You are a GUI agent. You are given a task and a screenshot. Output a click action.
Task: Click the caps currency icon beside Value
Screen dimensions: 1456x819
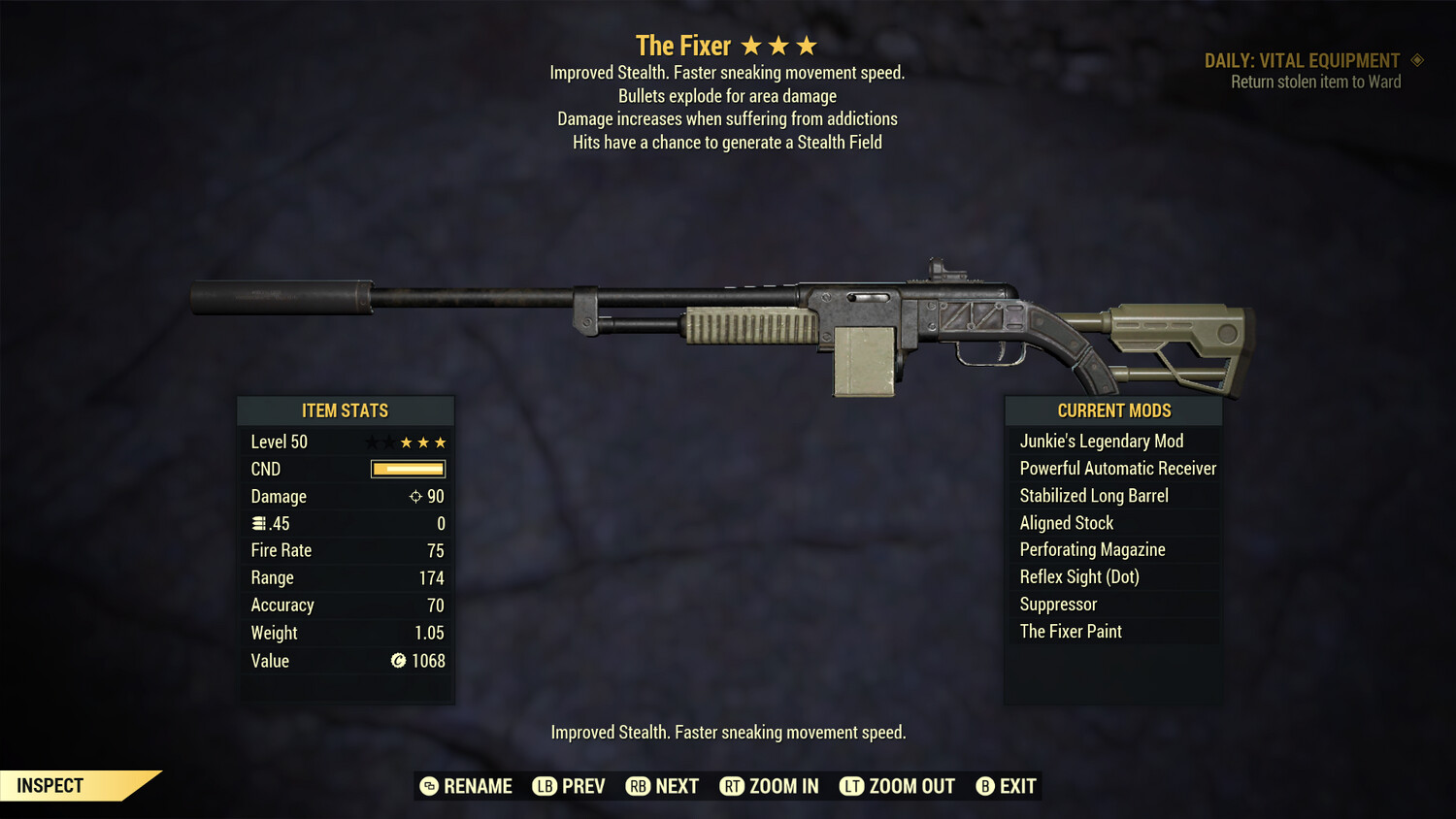point(397,661)
